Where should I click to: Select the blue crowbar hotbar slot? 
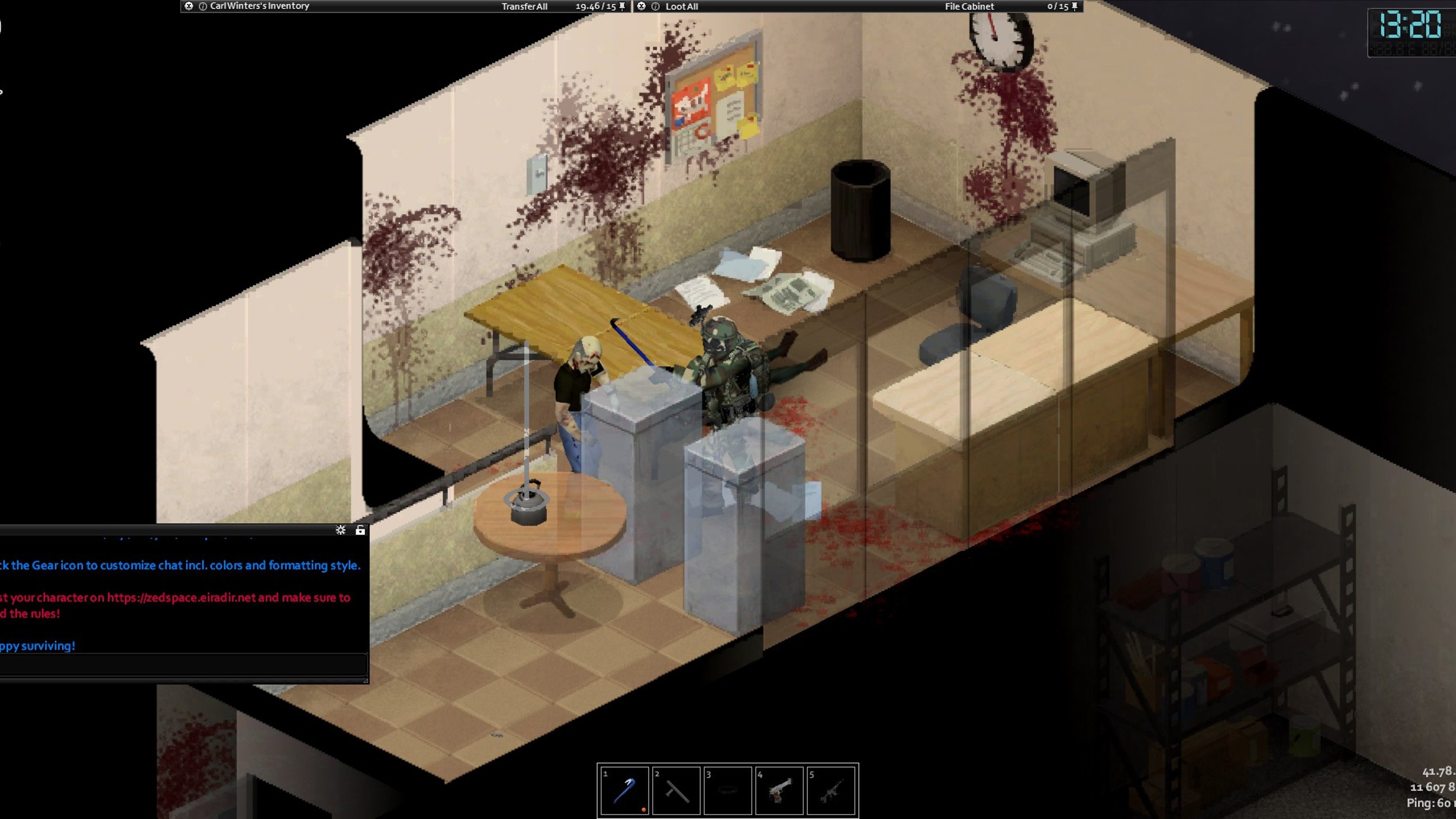624,790
